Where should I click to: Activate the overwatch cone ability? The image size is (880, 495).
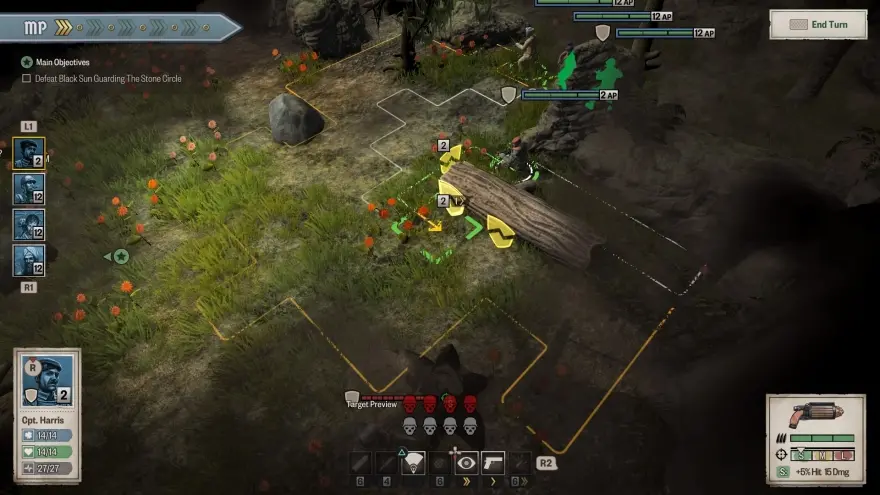(413, 463)
